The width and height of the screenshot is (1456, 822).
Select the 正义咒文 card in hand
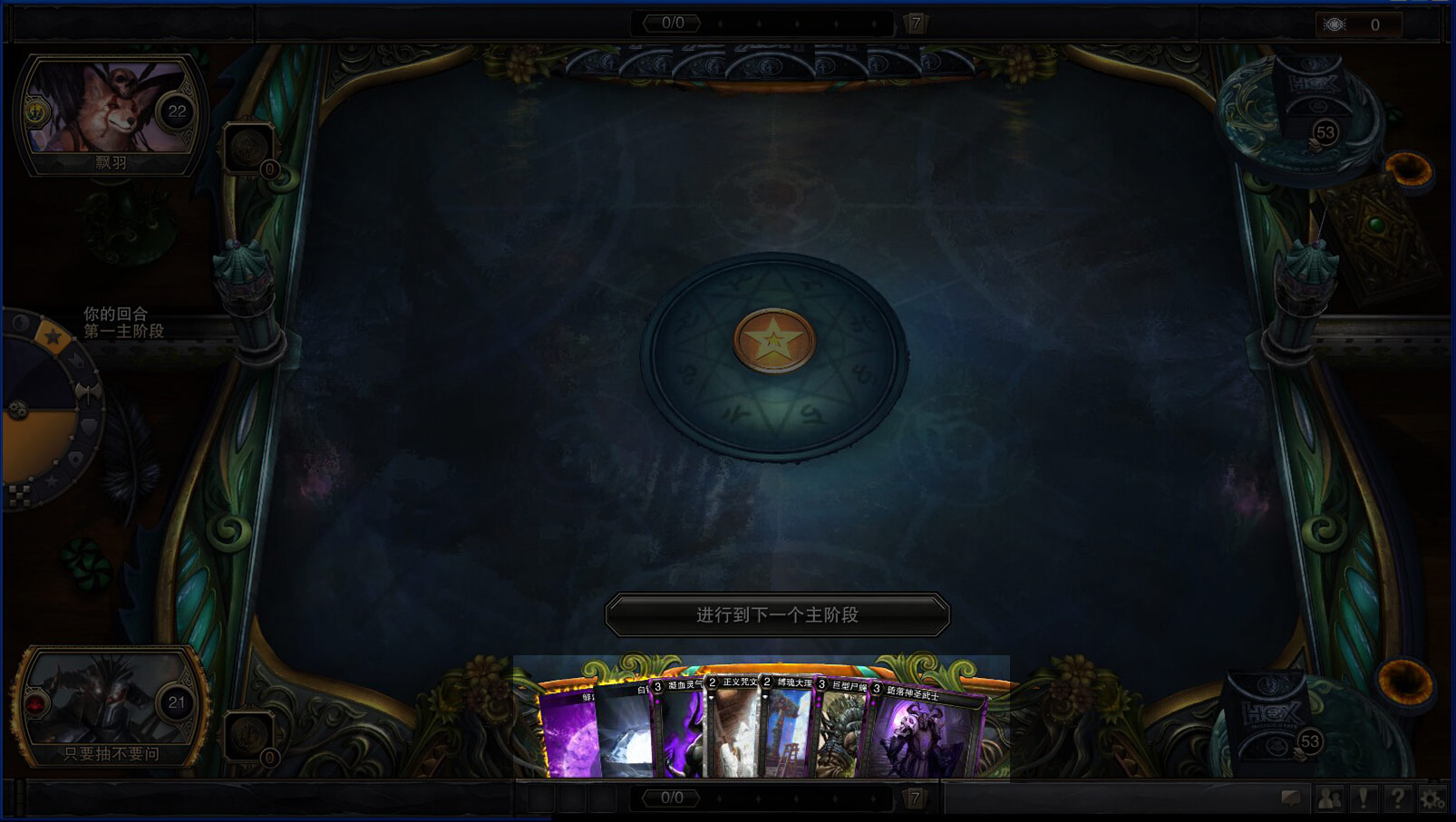pyautogui.click(x=733, y=734)
